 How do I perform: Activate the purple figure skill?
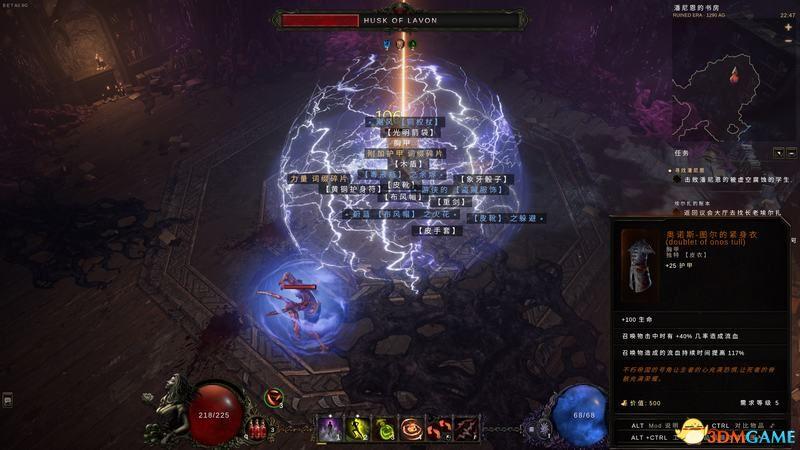tap(331, 428)
